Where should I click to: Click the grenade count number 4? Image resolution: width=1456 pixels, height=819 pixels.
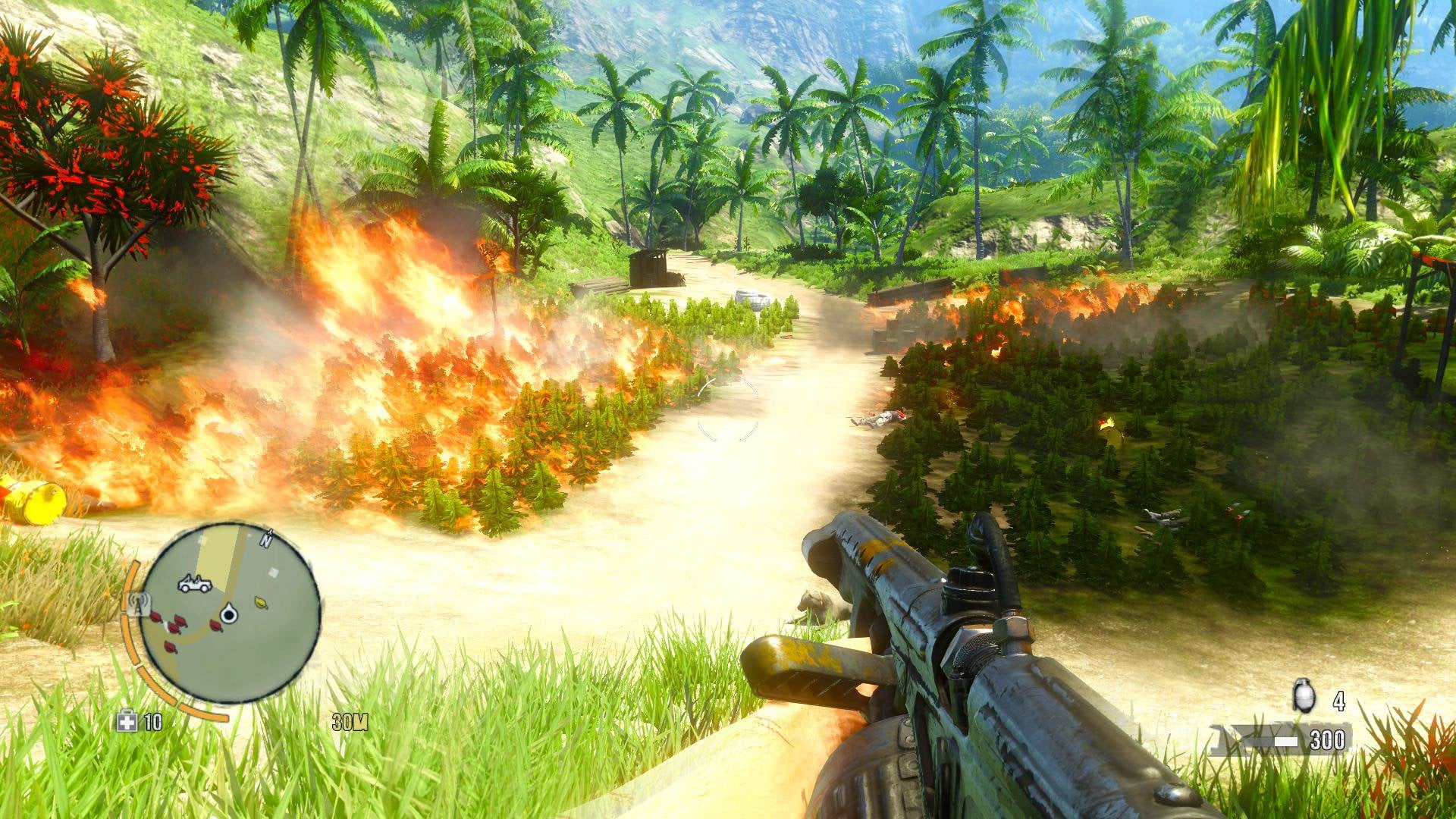(1338, 699)
